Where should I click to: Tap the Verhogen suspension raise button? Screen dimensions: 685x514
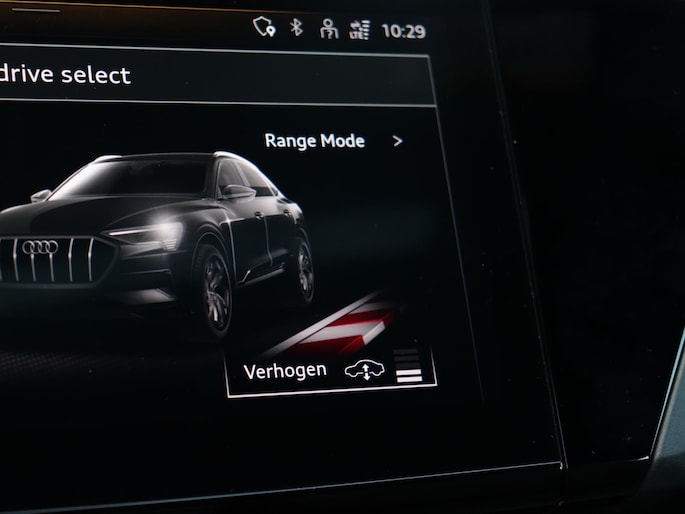(x=331, y=371)
